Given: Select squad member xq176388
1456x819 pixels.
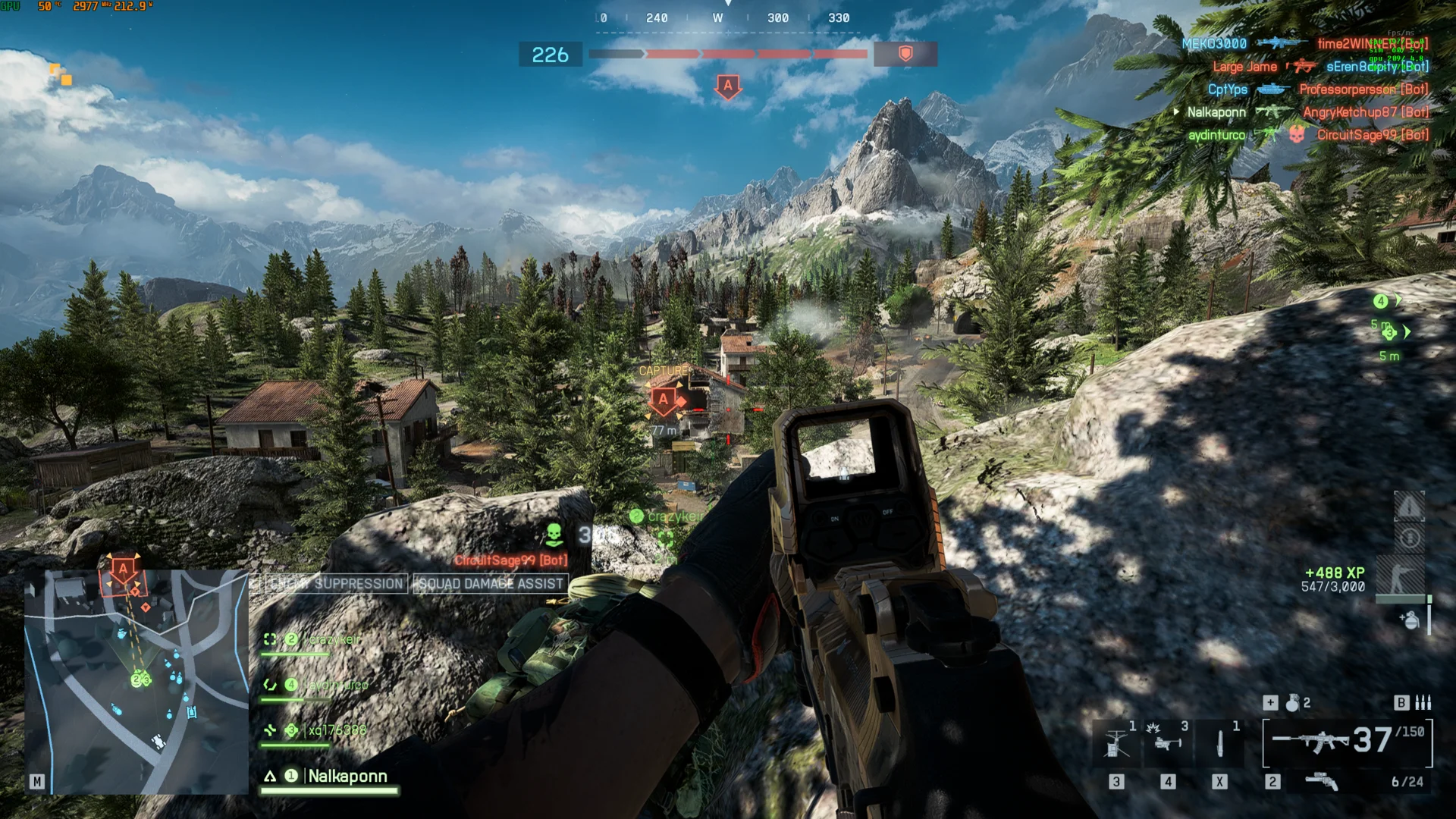Looking at the screenshot, I should point(337,730).
